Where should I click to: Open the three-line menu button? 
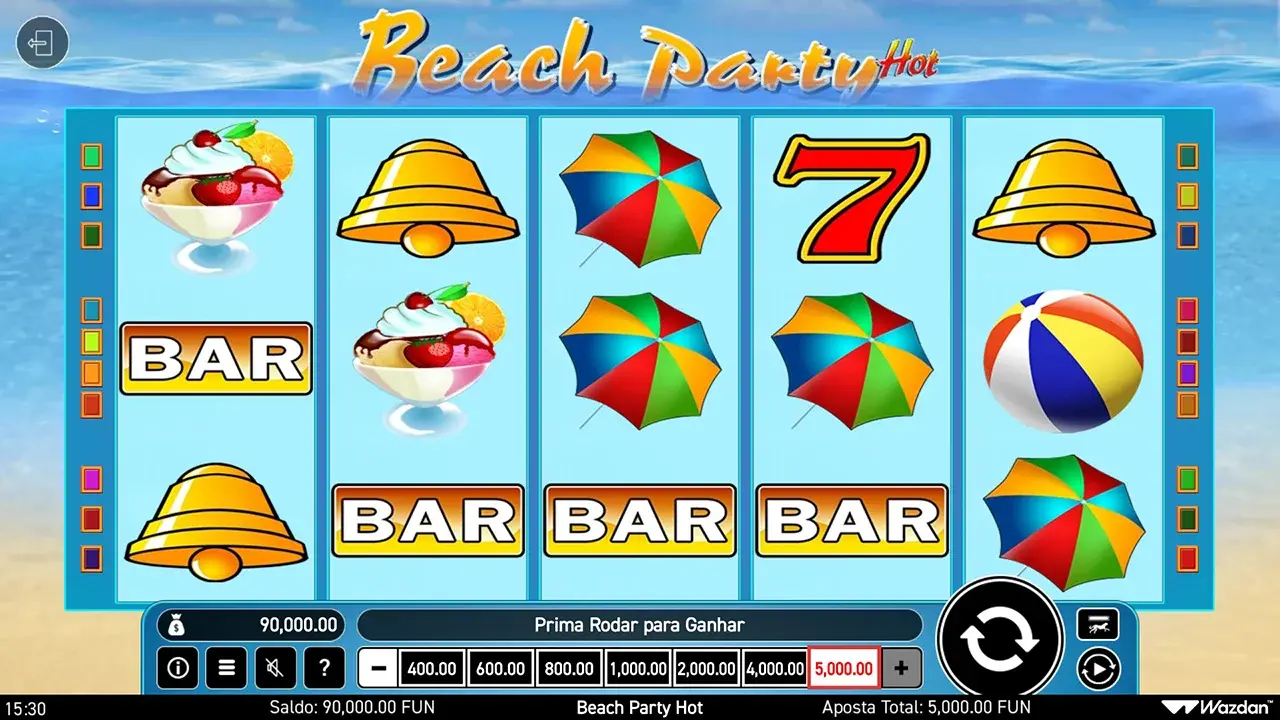coord(226,667)
